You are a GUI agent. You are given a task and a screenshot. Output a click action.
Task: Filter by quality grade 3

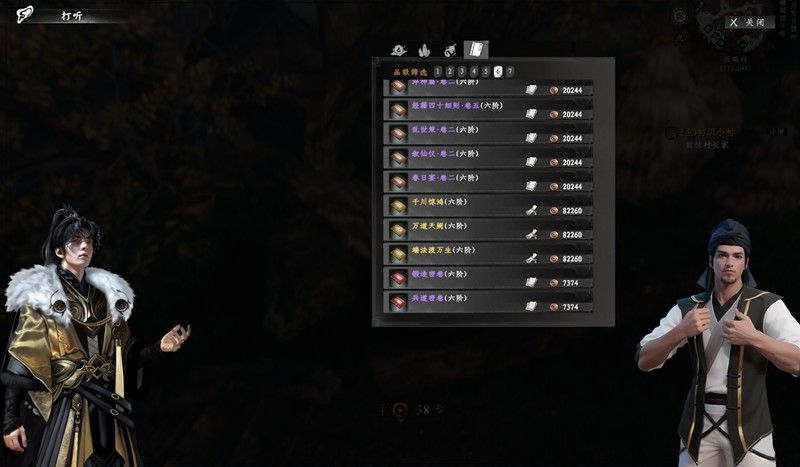(x=462, y=71)
